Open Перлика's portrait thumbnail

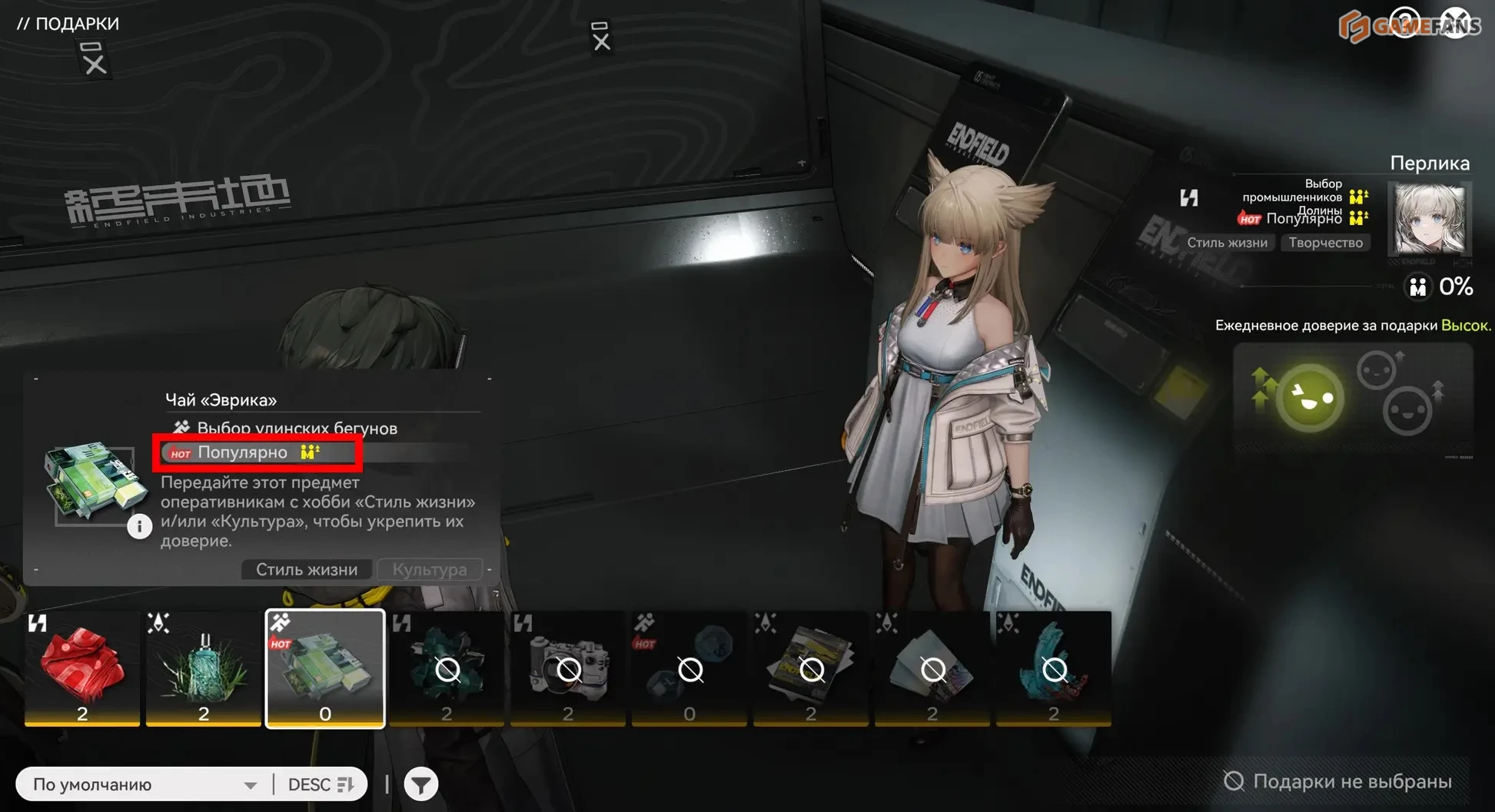1430,219
